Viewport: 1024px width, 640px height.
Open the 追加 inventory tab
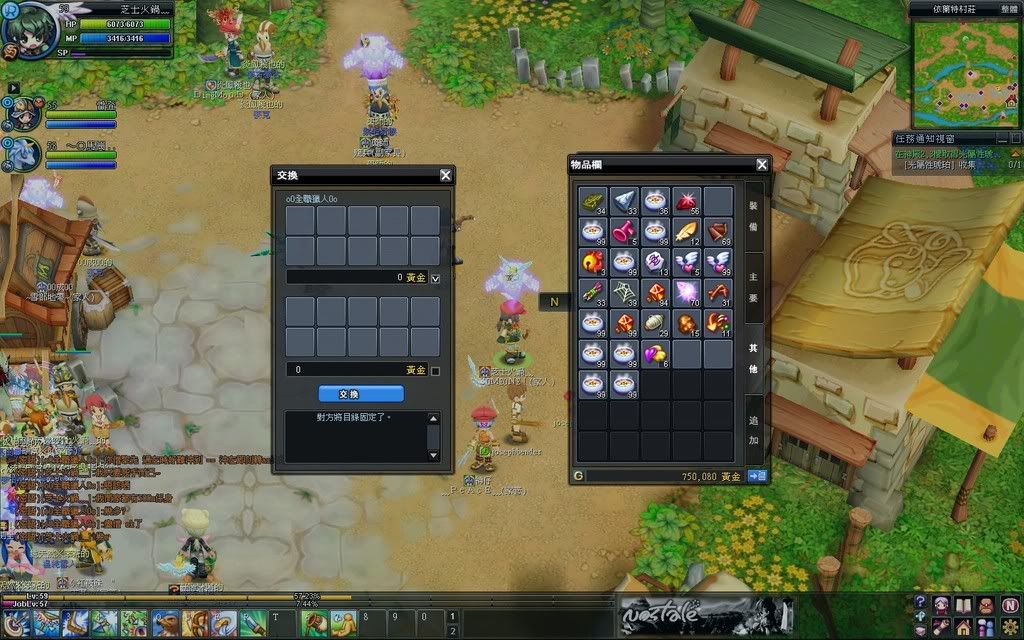coord(753,433)
